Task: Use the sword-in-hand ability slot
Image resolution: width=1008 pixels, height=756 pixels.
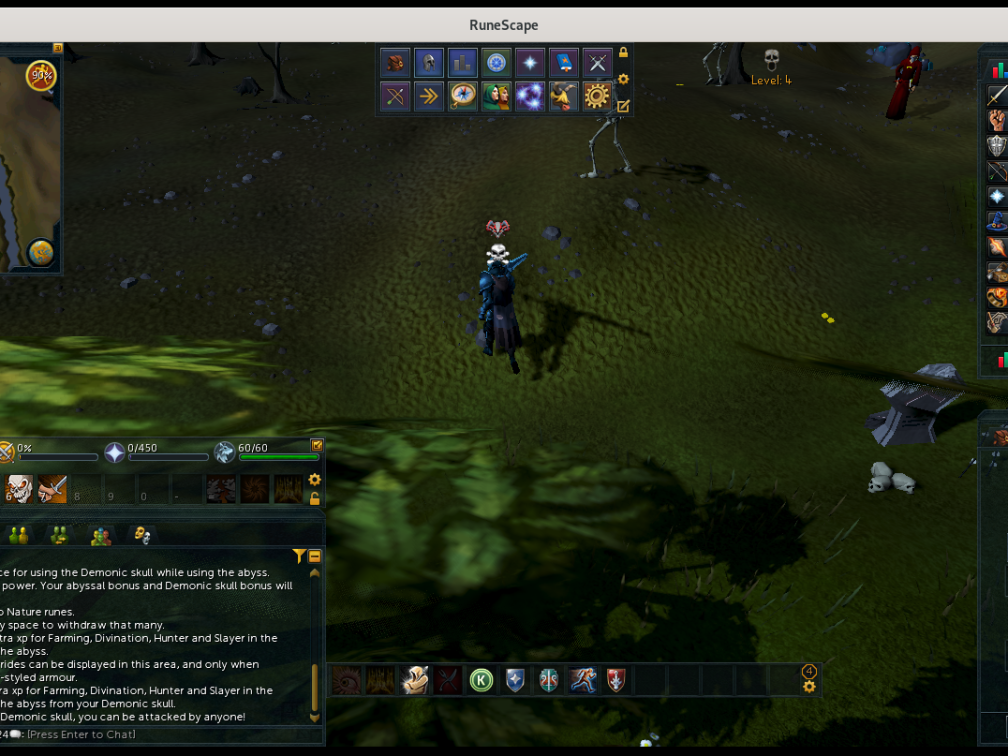Action: 52,489
